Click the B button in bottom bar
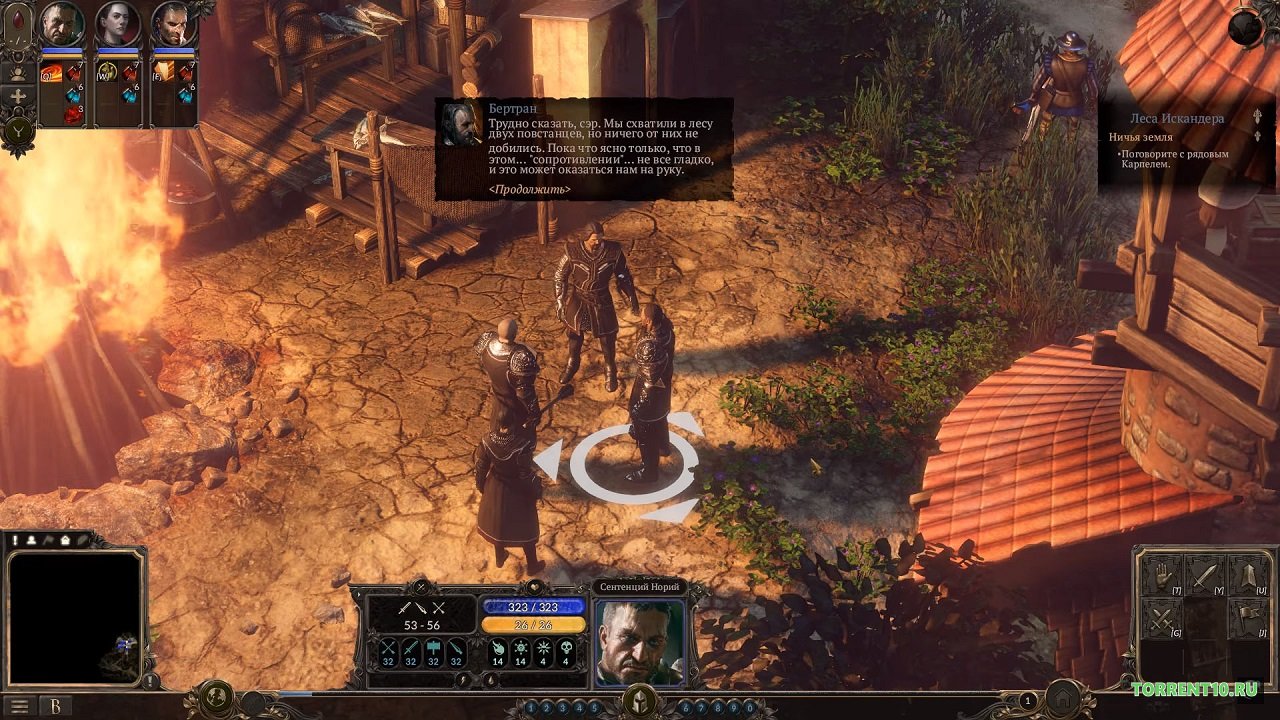The width and height of the screenshot is (1280, 720). (56, 706)
